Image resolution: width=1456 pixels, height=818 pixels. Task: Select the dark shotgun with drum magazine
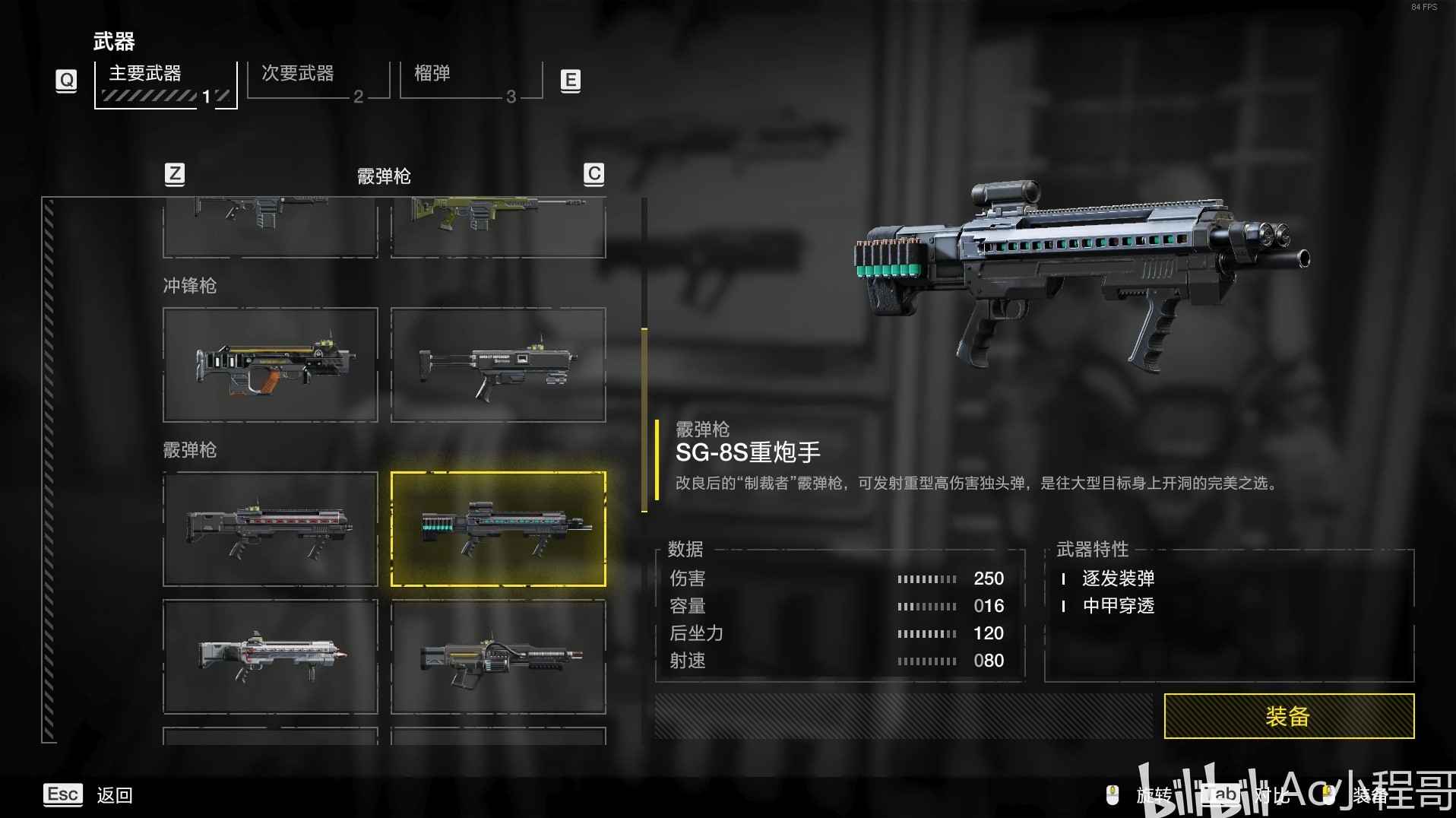(x=499, y=657)
